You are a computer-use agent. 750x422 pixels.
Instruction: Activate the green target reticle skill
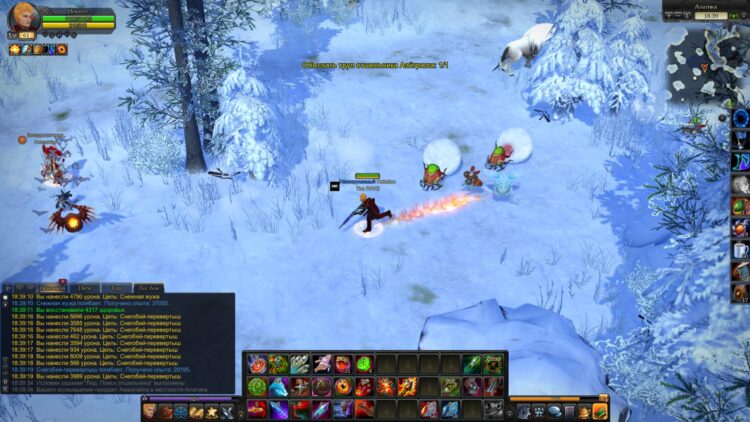tap(256, 386)
